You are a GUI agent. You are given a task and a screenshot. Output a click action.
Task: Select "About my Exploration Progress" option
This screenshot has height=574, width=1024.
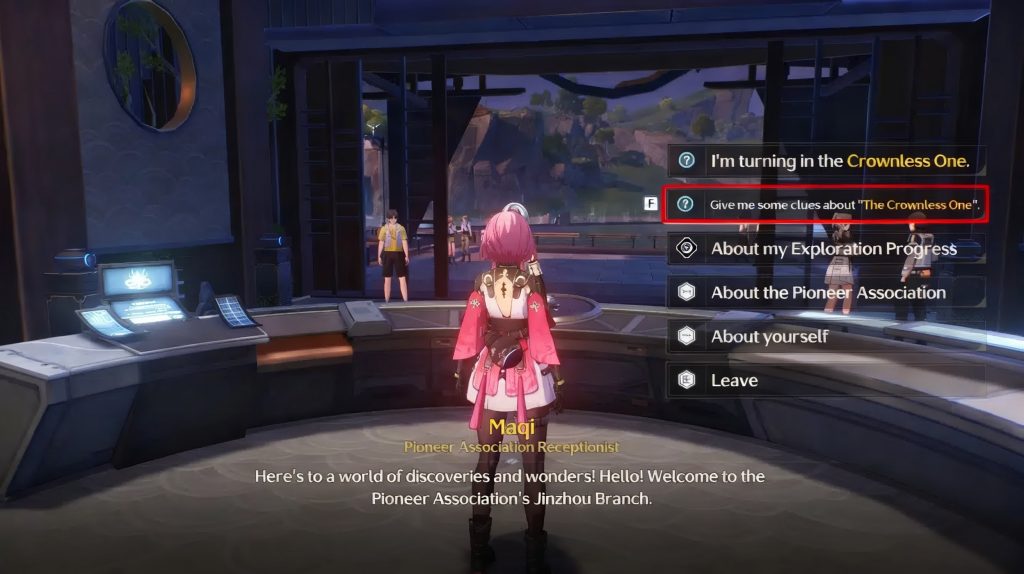tap(826, 249)
